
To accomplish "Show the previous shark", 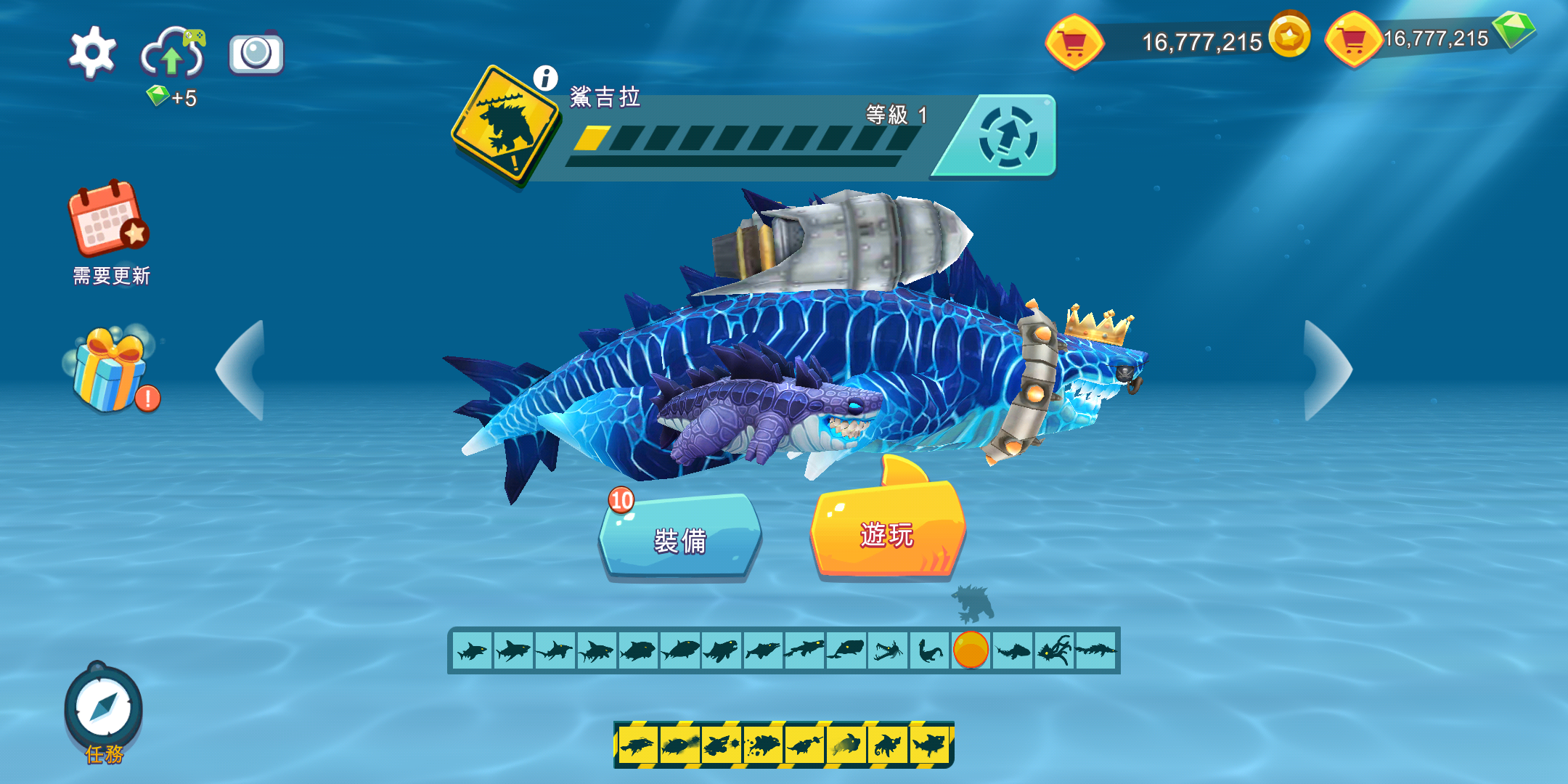I will pos(242,370).
